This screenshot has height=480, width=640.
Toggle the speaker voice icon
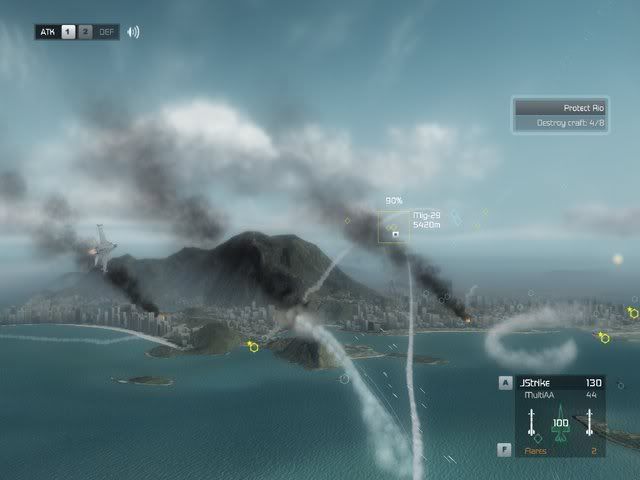133,32
